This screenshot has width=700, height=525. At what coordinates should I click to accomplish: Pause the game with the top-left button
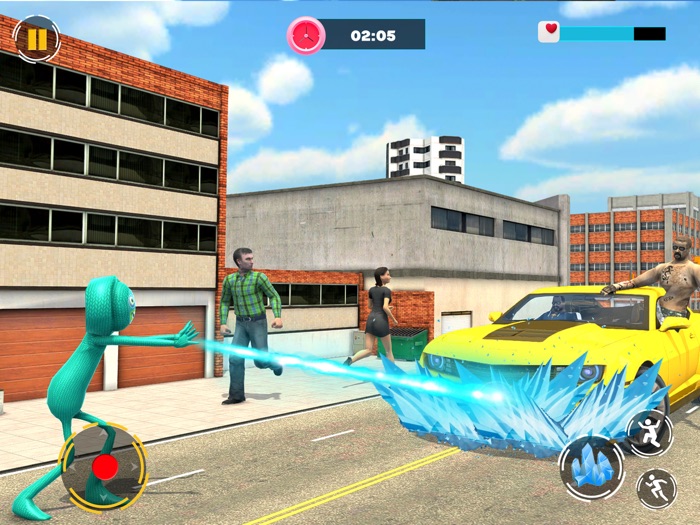[x=37, y=39]
